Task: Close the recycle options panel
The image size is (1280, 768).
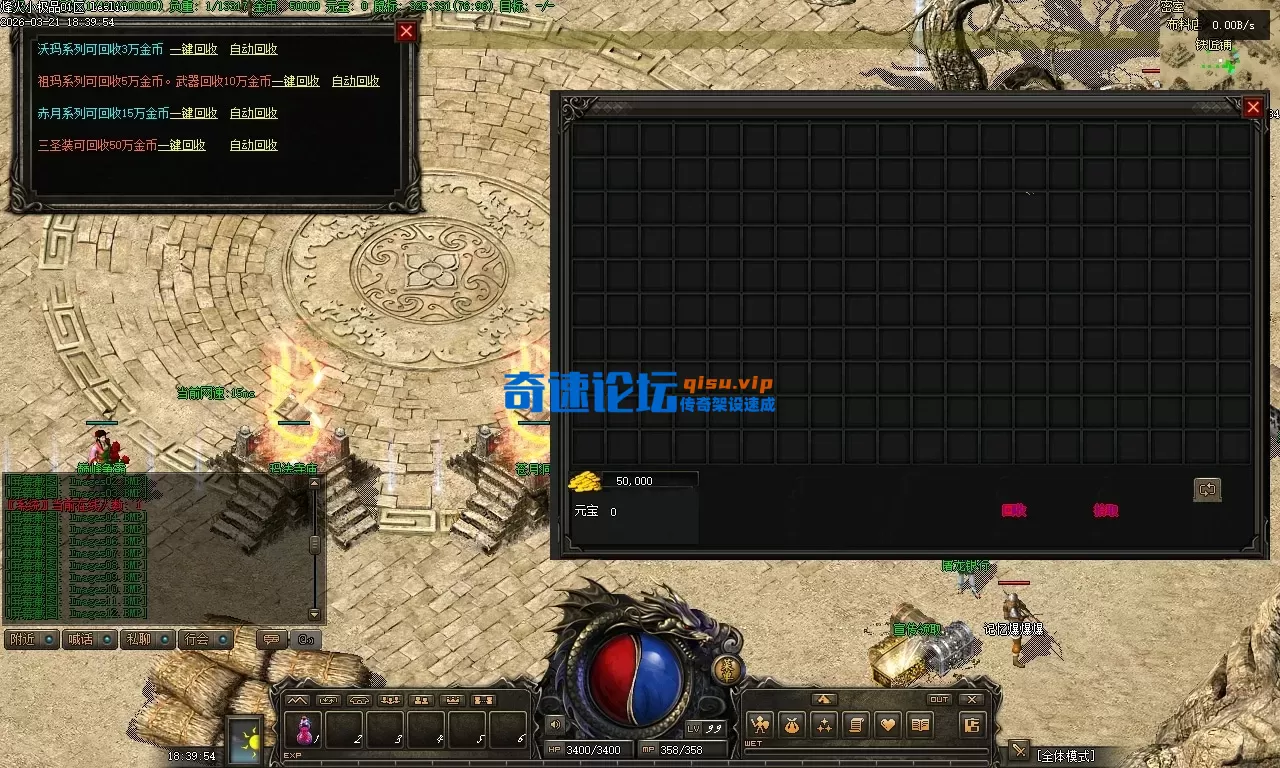Action: [x=406, y=31]
